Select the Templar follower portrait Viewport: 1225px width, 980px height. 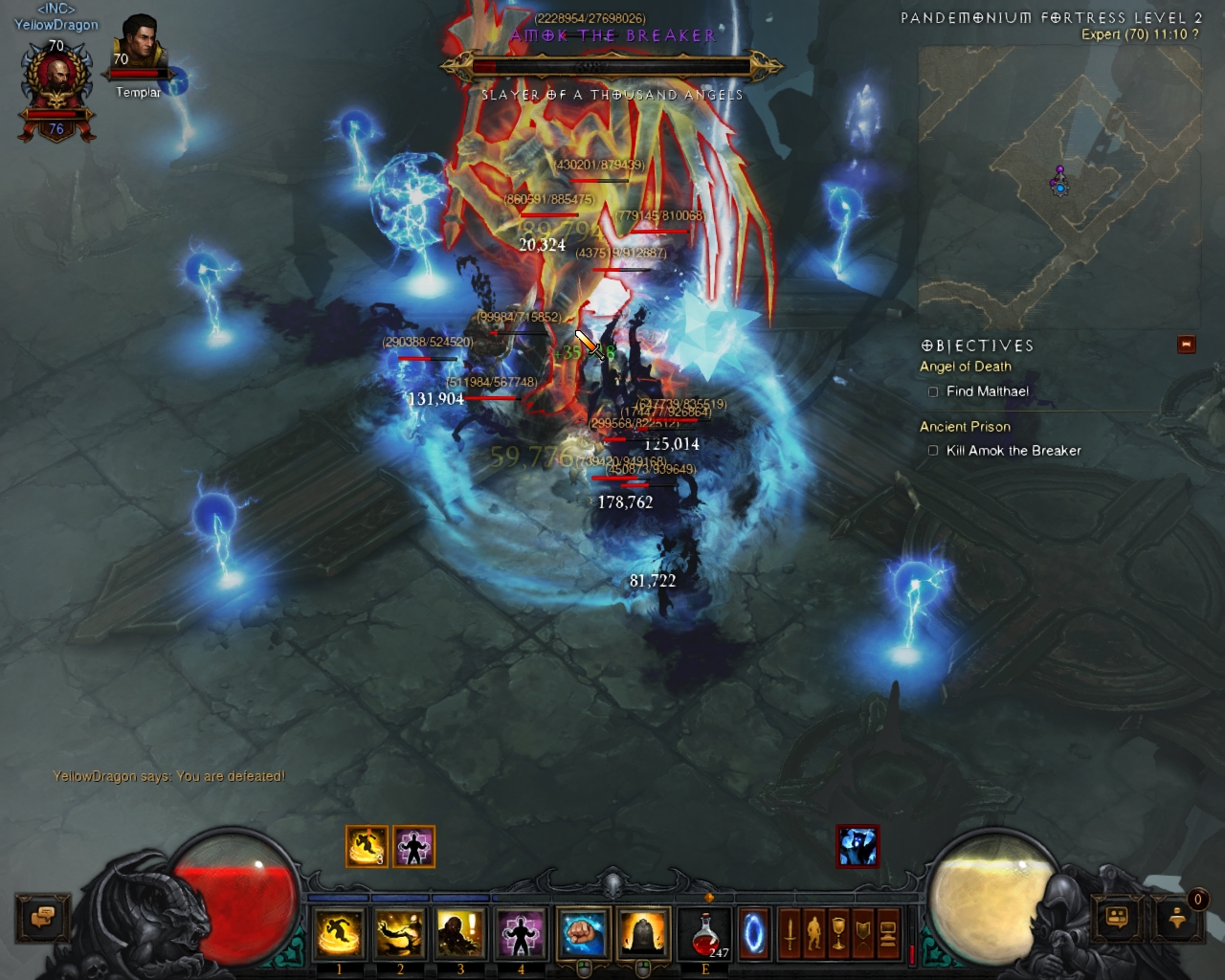click(138, 48)
